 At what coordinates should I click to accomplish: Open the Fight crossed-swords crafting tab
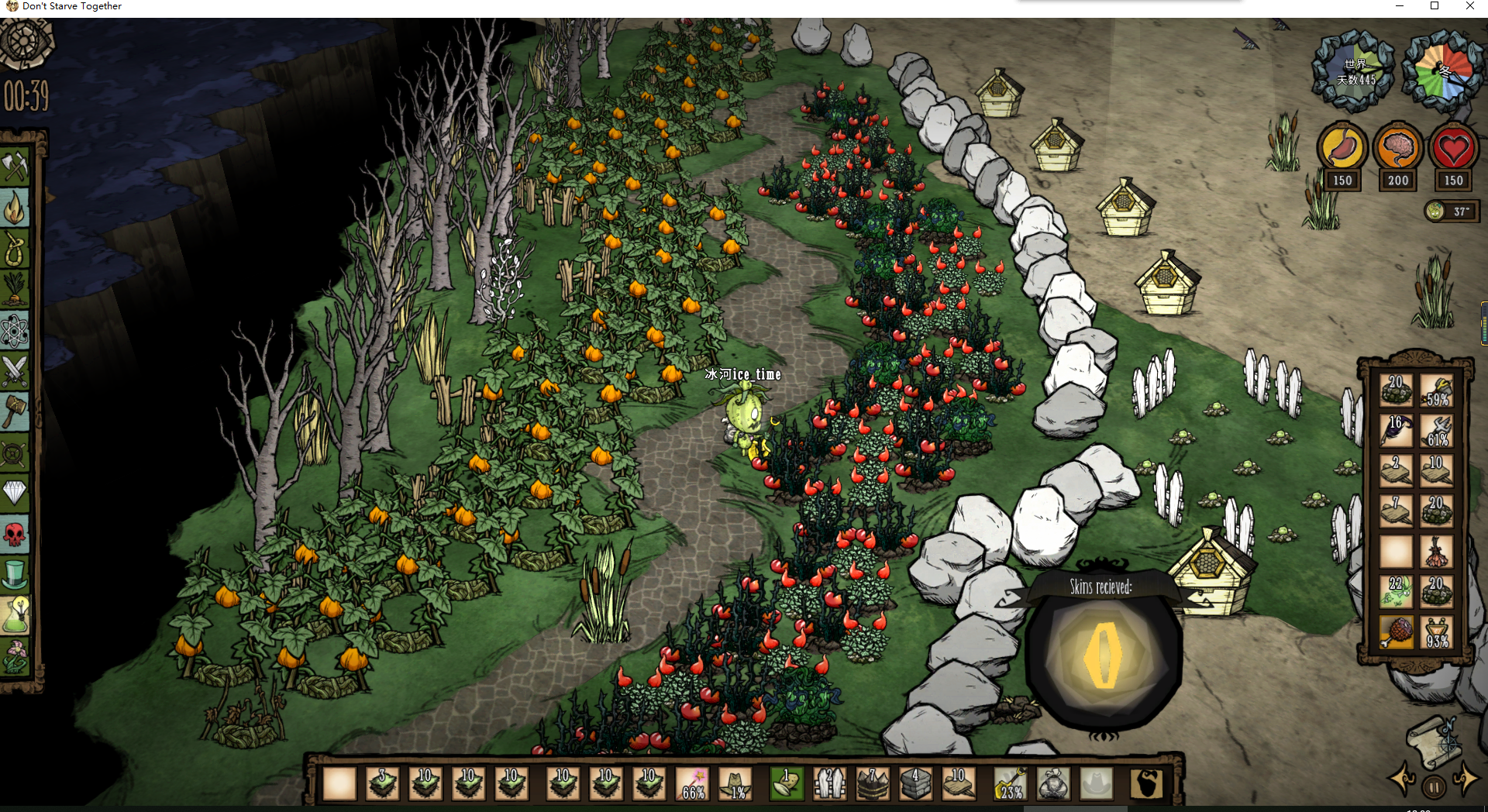15,370
